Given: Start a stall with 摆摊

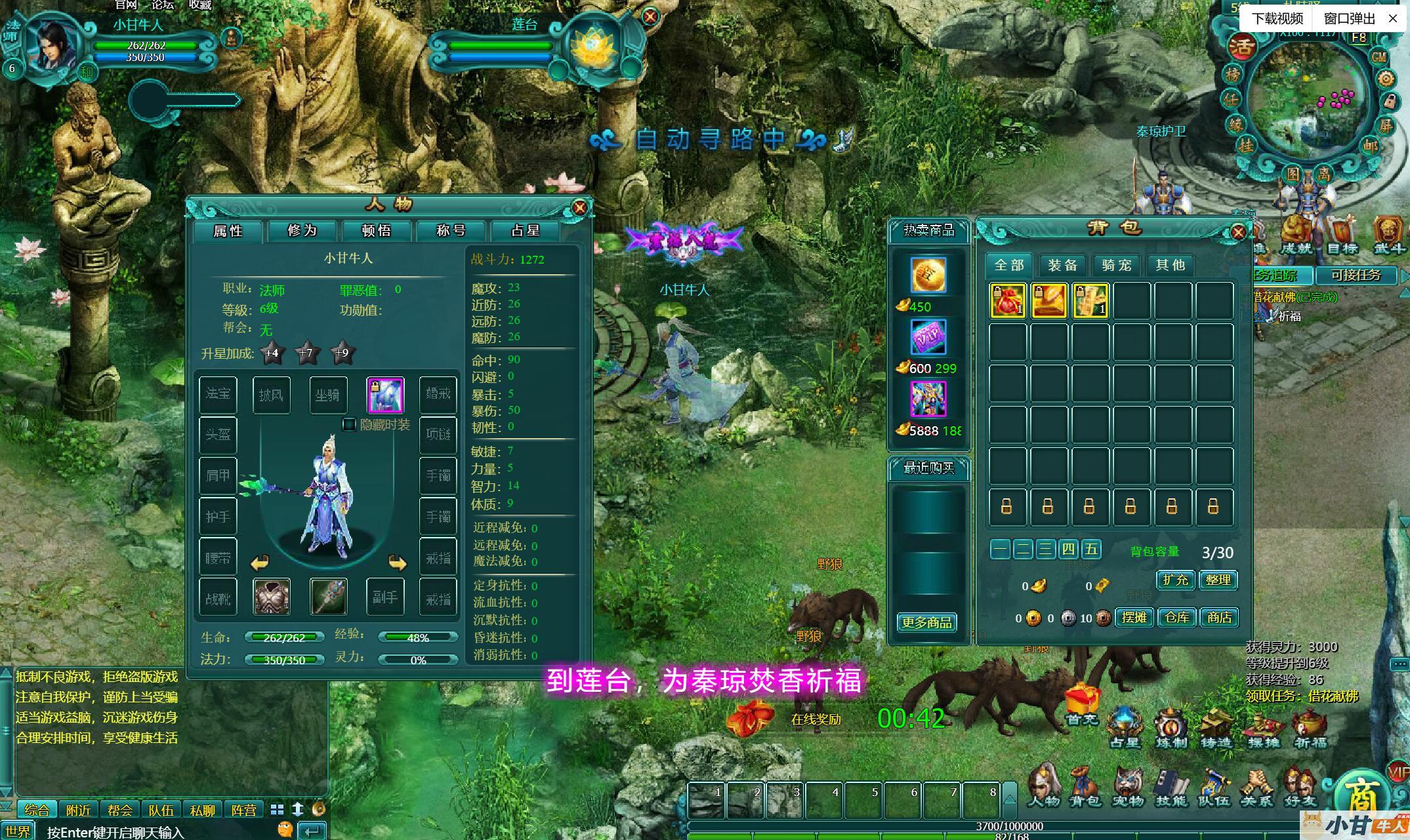Looking at the screenshot, I should pos(1134,618).
